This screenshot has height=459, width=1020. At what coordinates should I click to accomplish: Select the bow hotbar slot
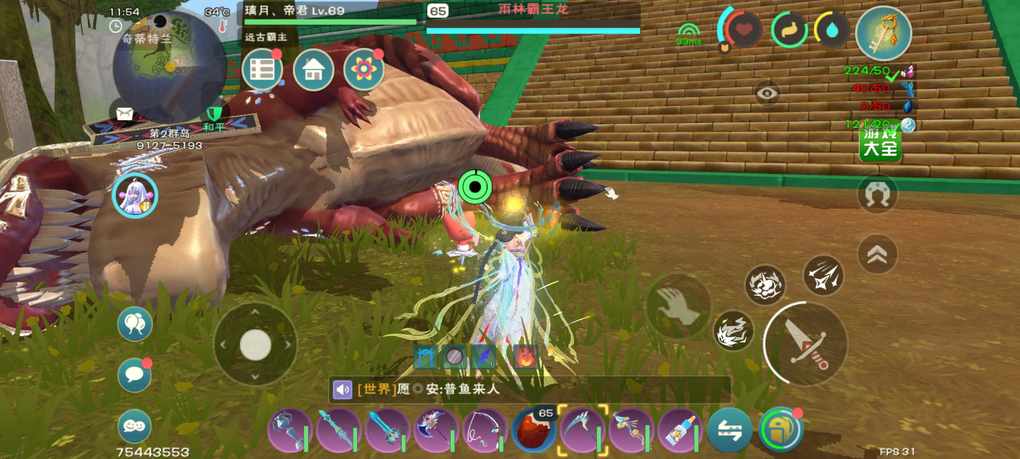tap(484, 430)
